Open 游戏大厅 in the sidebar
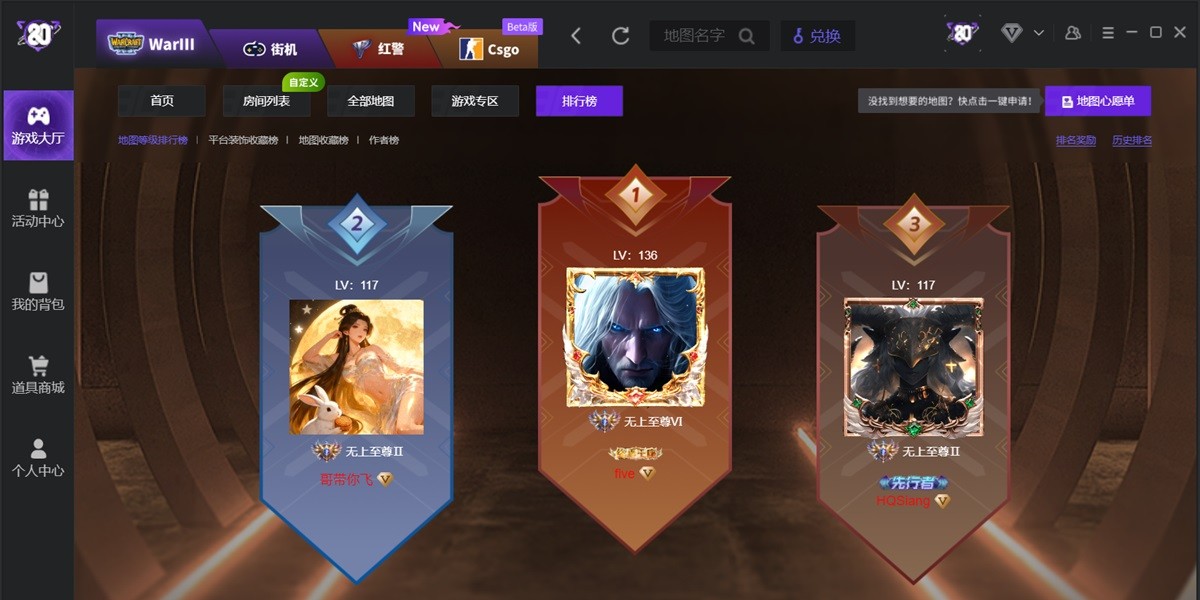This screenshot has width=1200, height=600. click(38, 126)
